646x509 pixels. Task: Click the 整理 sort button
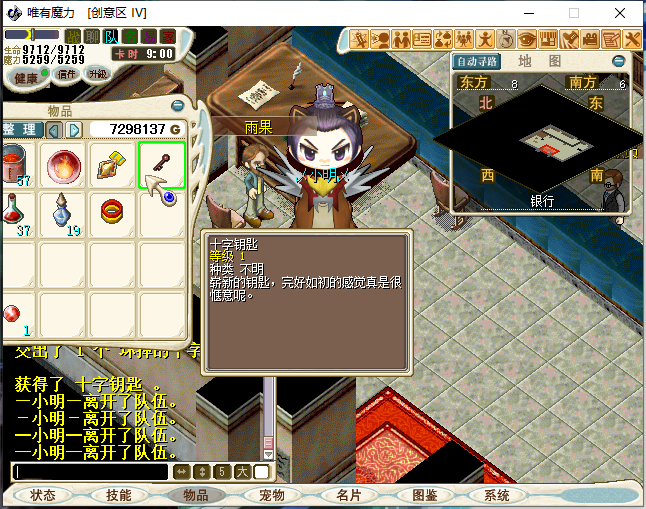tap(22, 130)
